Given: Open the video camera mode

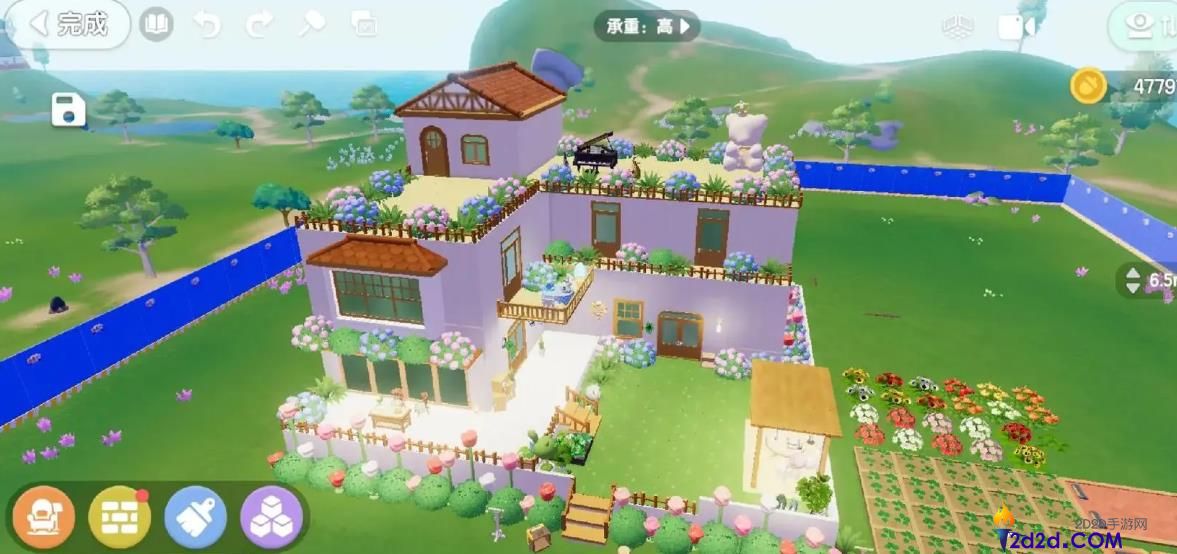Looking at the screenshot, I should (x=1016, y=28).
